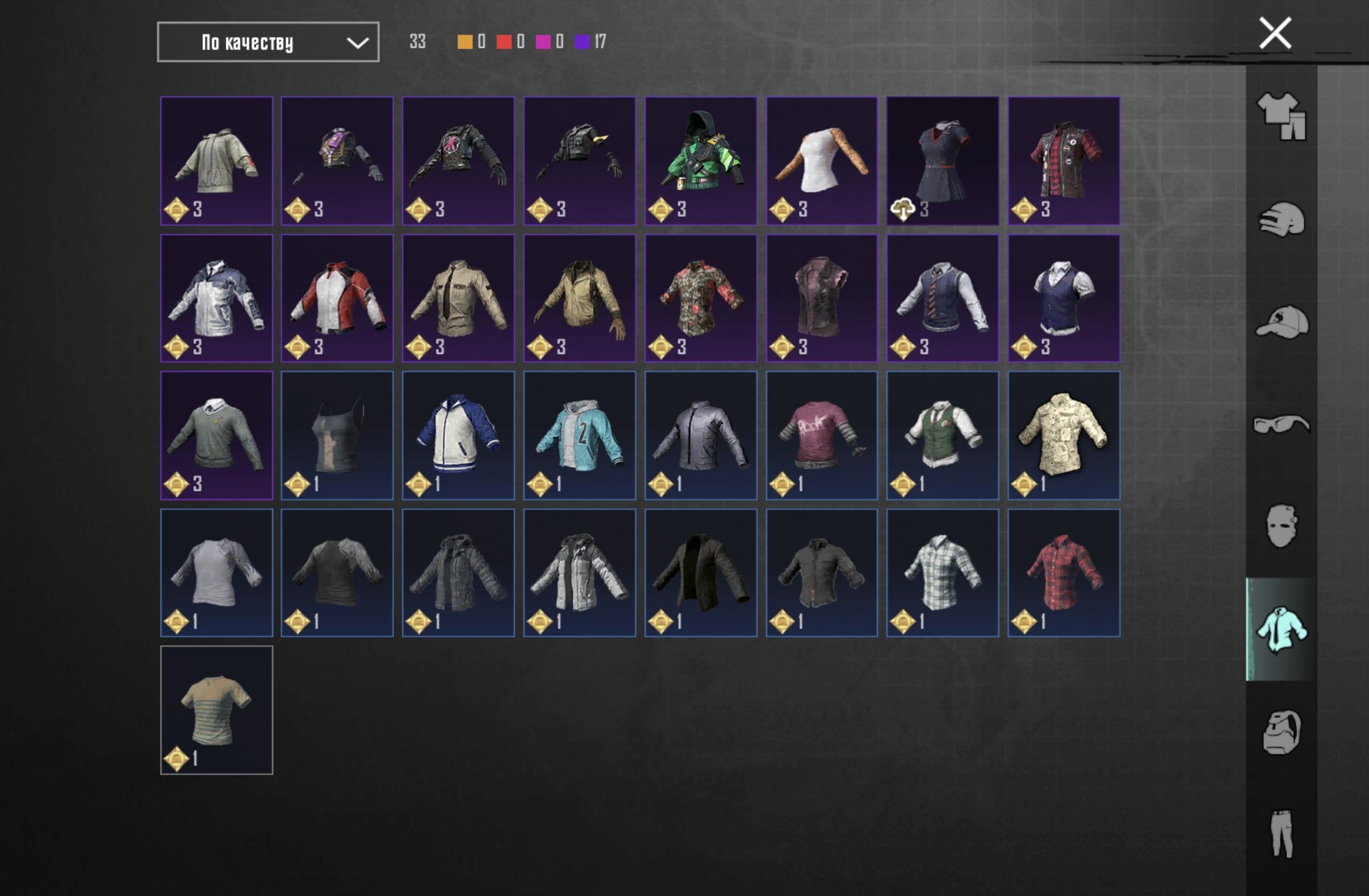
Task: Select the red and white racing jacket
Action: [337, 299]
